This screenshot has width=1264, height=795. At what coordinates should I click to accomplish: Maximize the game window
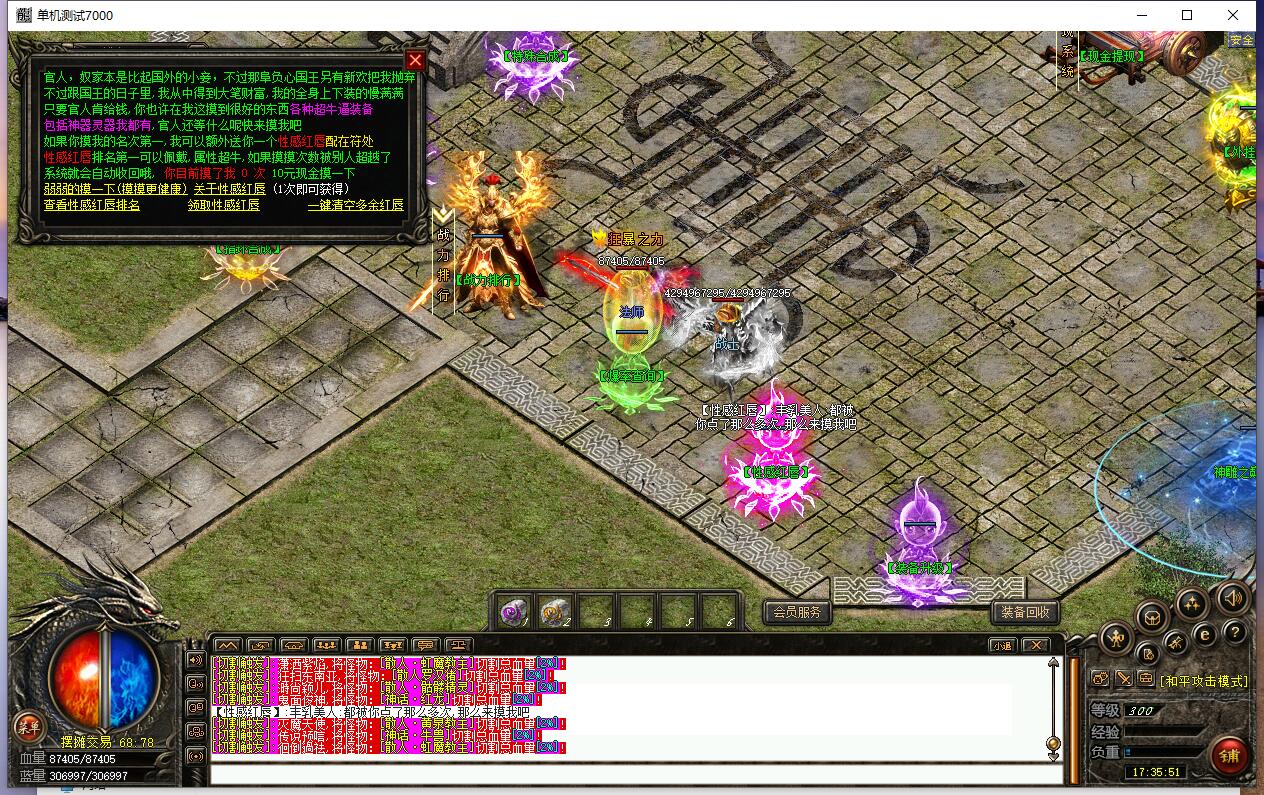[1187, 15]
